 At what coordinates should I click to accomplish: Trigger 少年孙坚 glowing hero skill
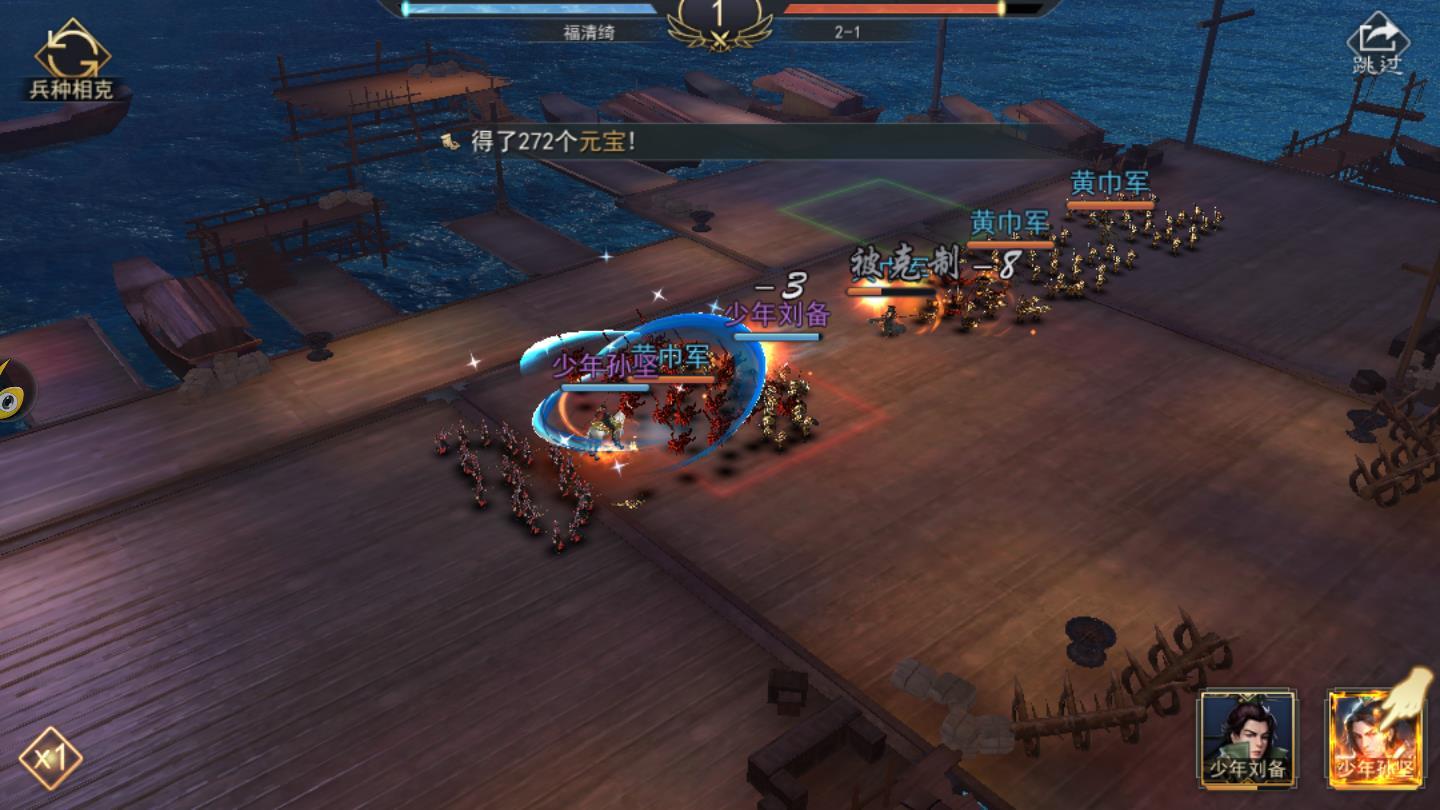coord(1375,735)
